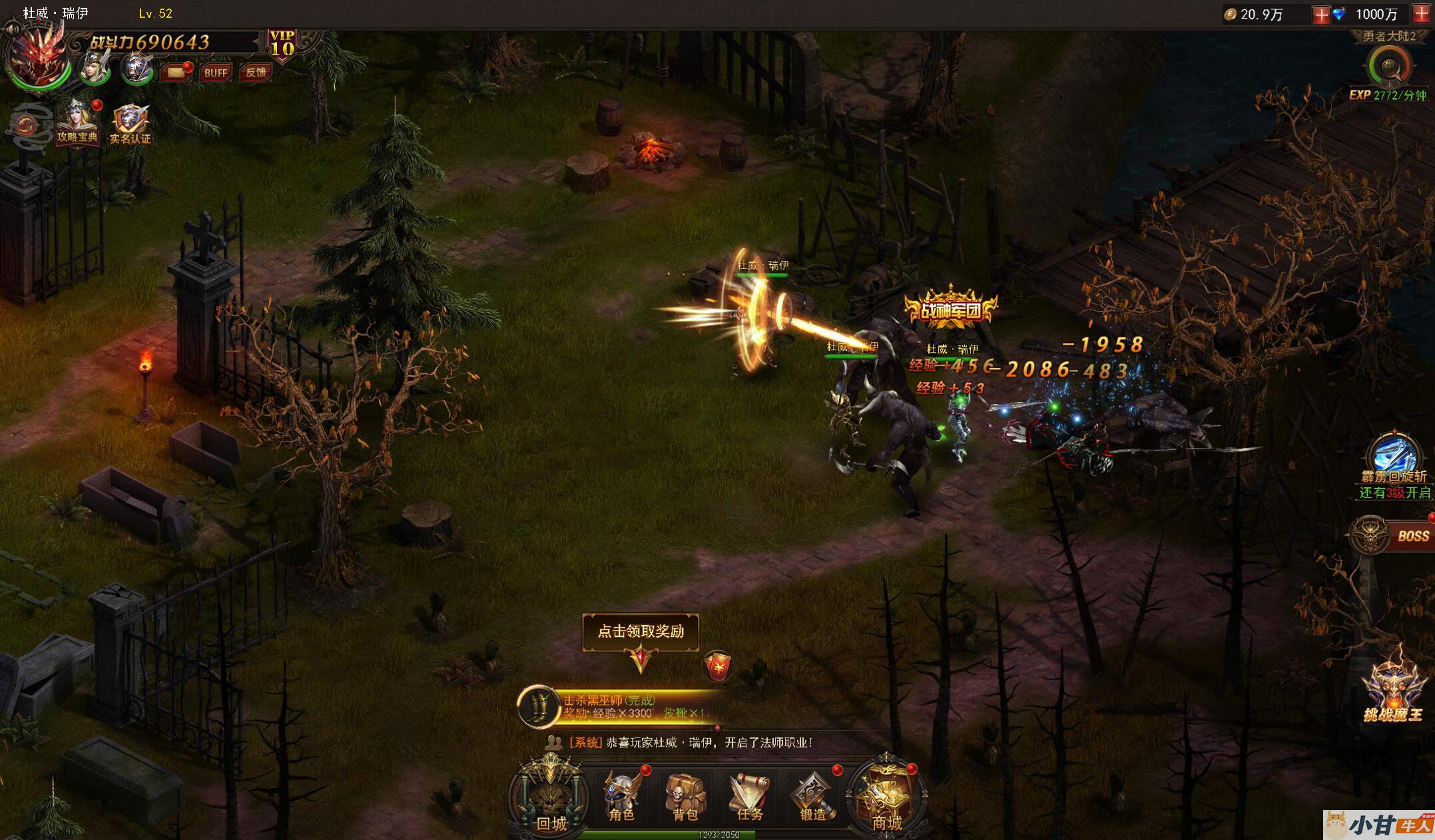This screenshot has height=840, width=1435.
Task: Open the 攻略宝典 strategy guide
Action: click(77, 123)
